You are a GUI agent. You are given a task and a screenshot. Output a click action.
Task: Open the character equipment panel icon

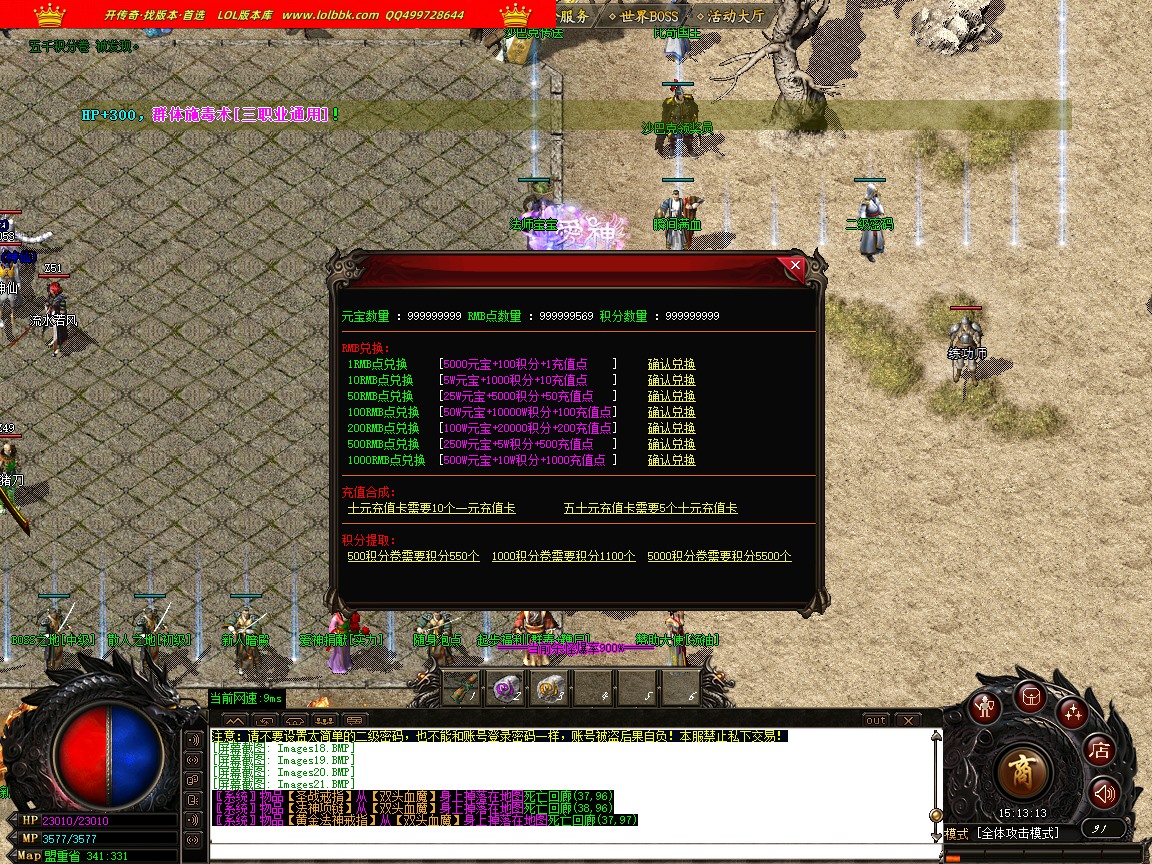[x=988, y=708]
